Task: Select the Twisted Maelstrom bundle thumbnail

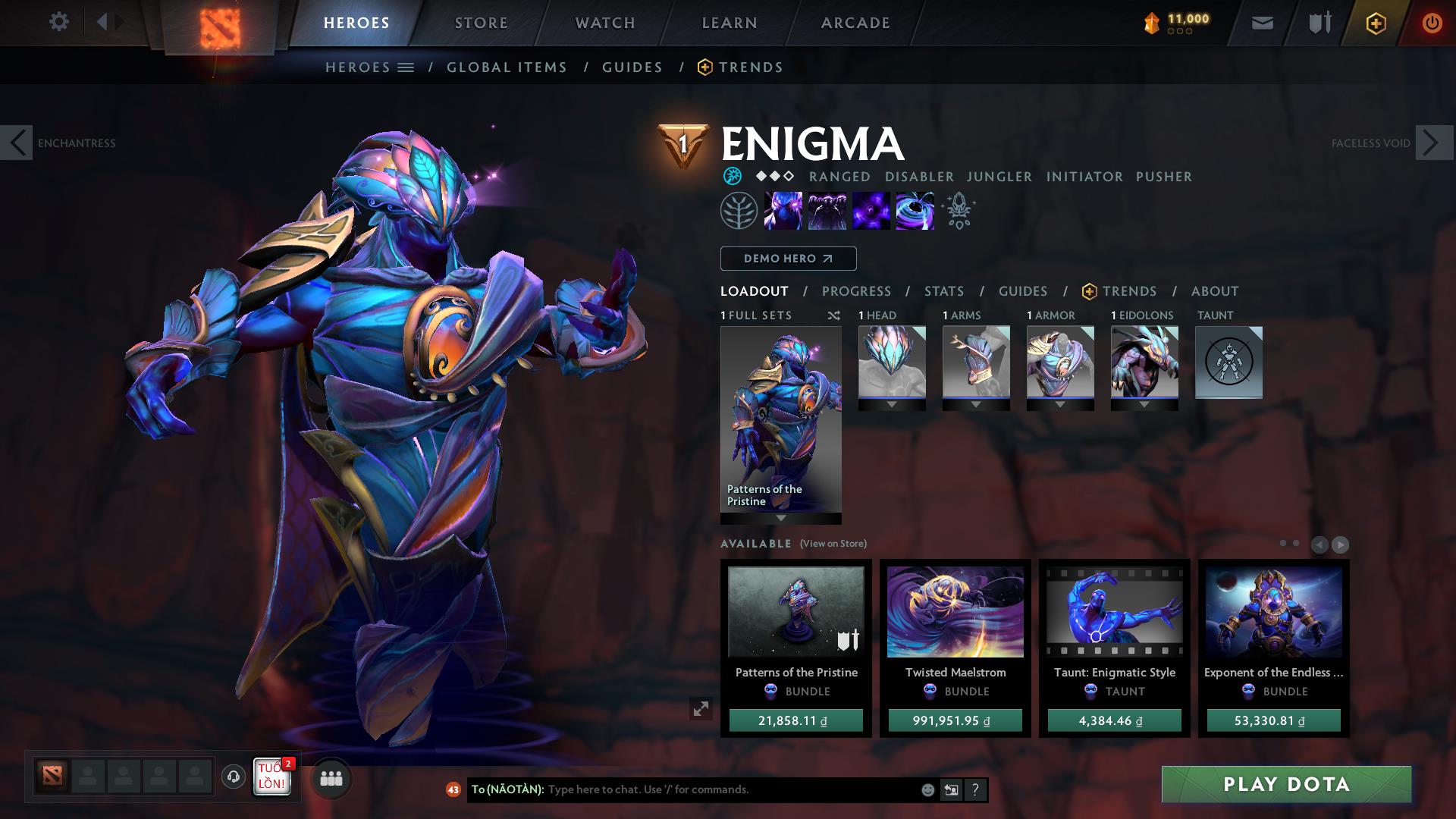Action: click(x=954, y=611)
